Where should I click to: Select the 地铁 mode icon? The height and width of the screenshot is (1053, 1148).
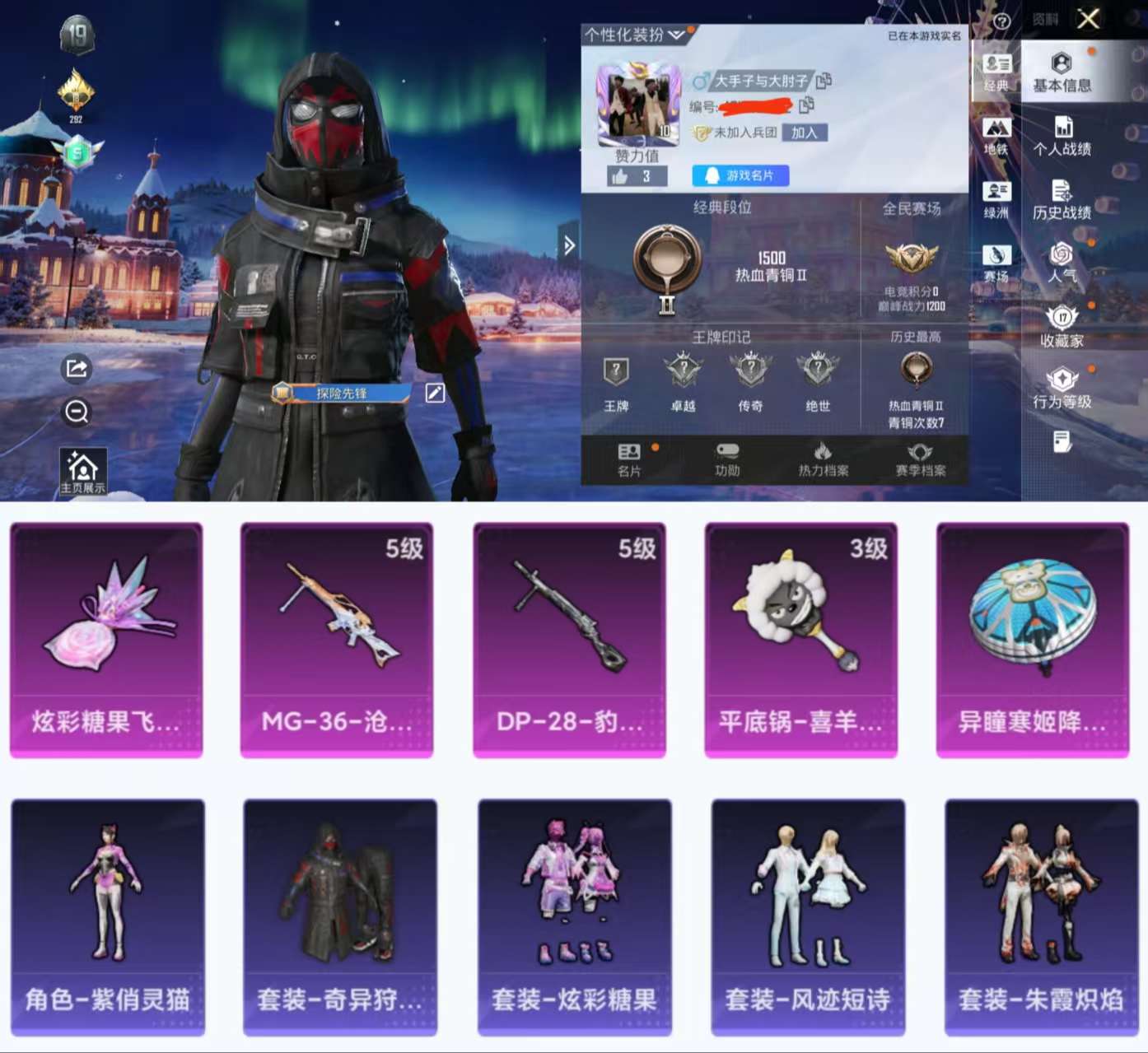pos(996,134)
